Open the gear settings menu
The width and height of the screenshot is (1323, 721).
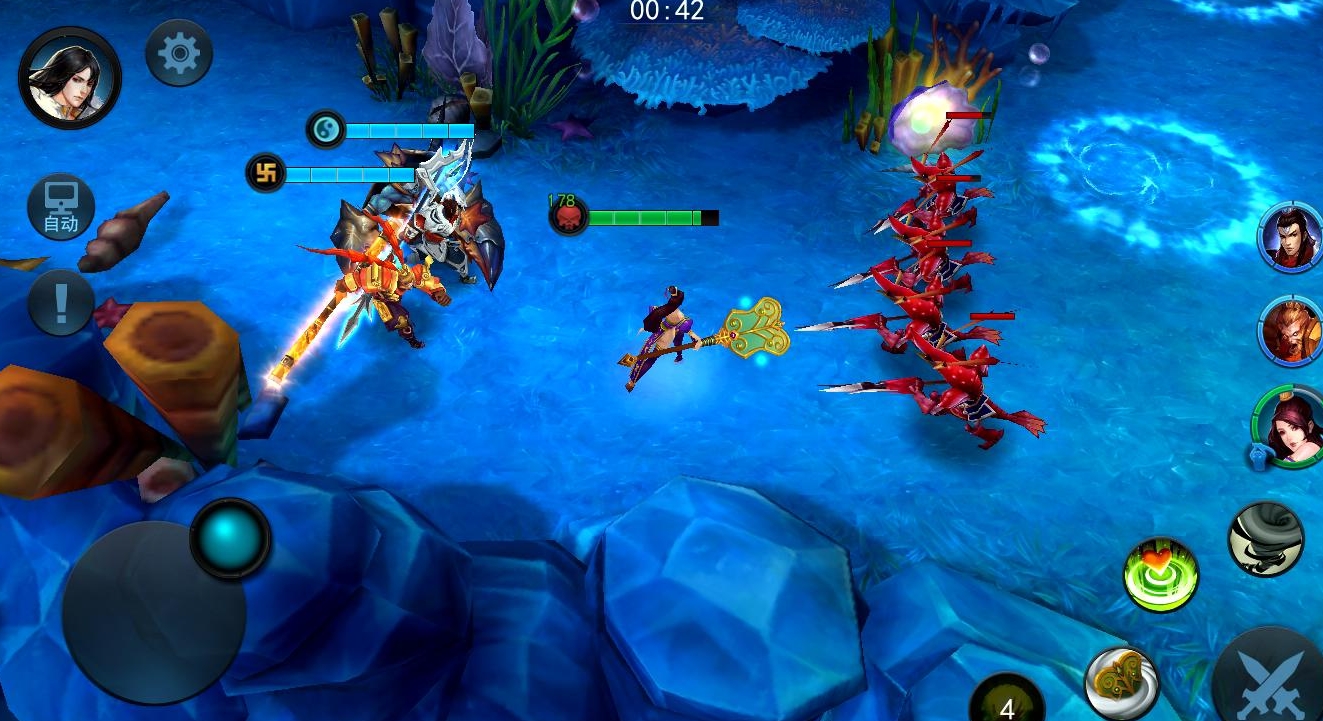tap(179, 53)
